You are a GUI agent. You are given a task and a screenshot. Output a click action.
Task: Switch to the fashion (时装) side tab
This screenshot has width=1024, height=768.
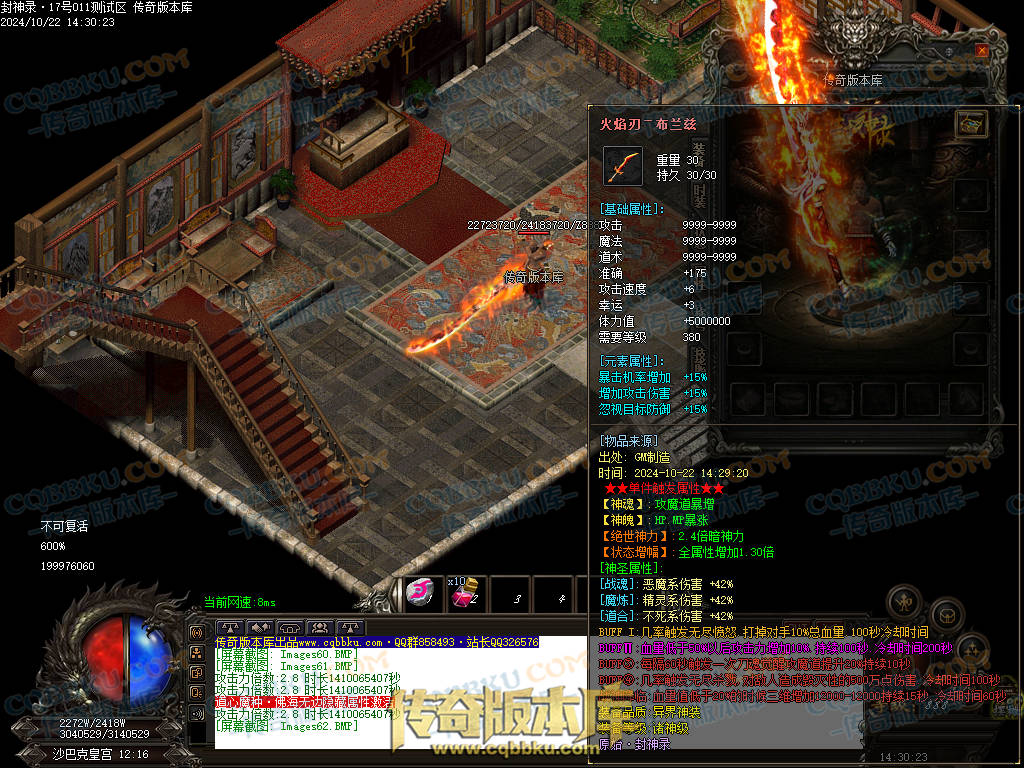tap(699, 193)
